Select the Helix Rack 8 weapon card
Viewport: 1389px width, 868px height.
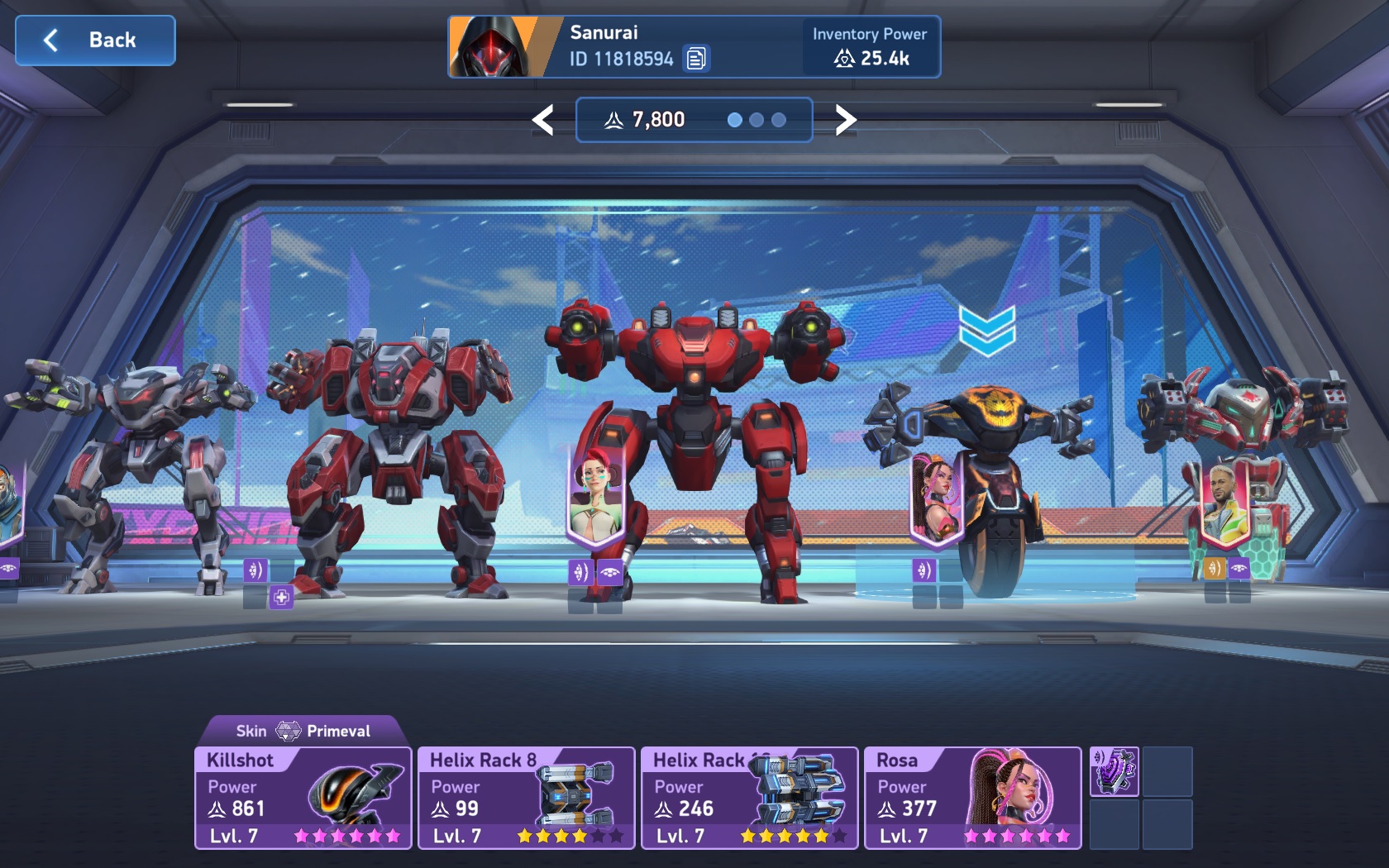tap(526, 798)
